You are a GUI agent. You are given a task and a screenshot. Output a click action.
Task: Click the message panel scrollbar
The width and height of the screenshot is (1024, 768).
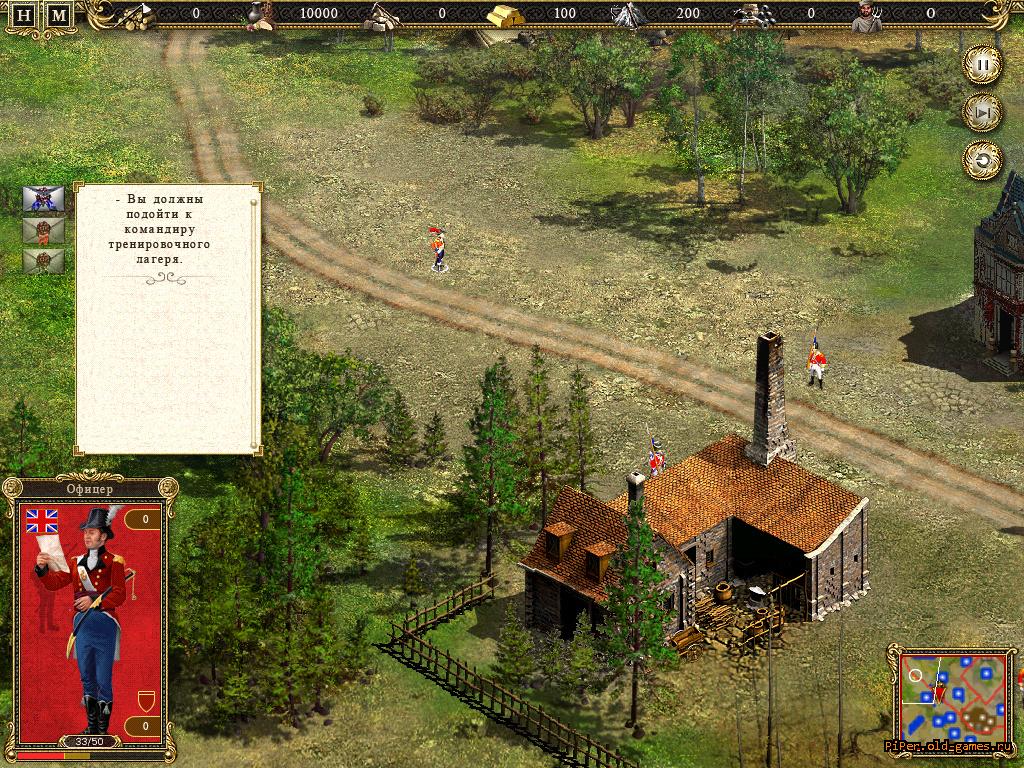(255, 318)
